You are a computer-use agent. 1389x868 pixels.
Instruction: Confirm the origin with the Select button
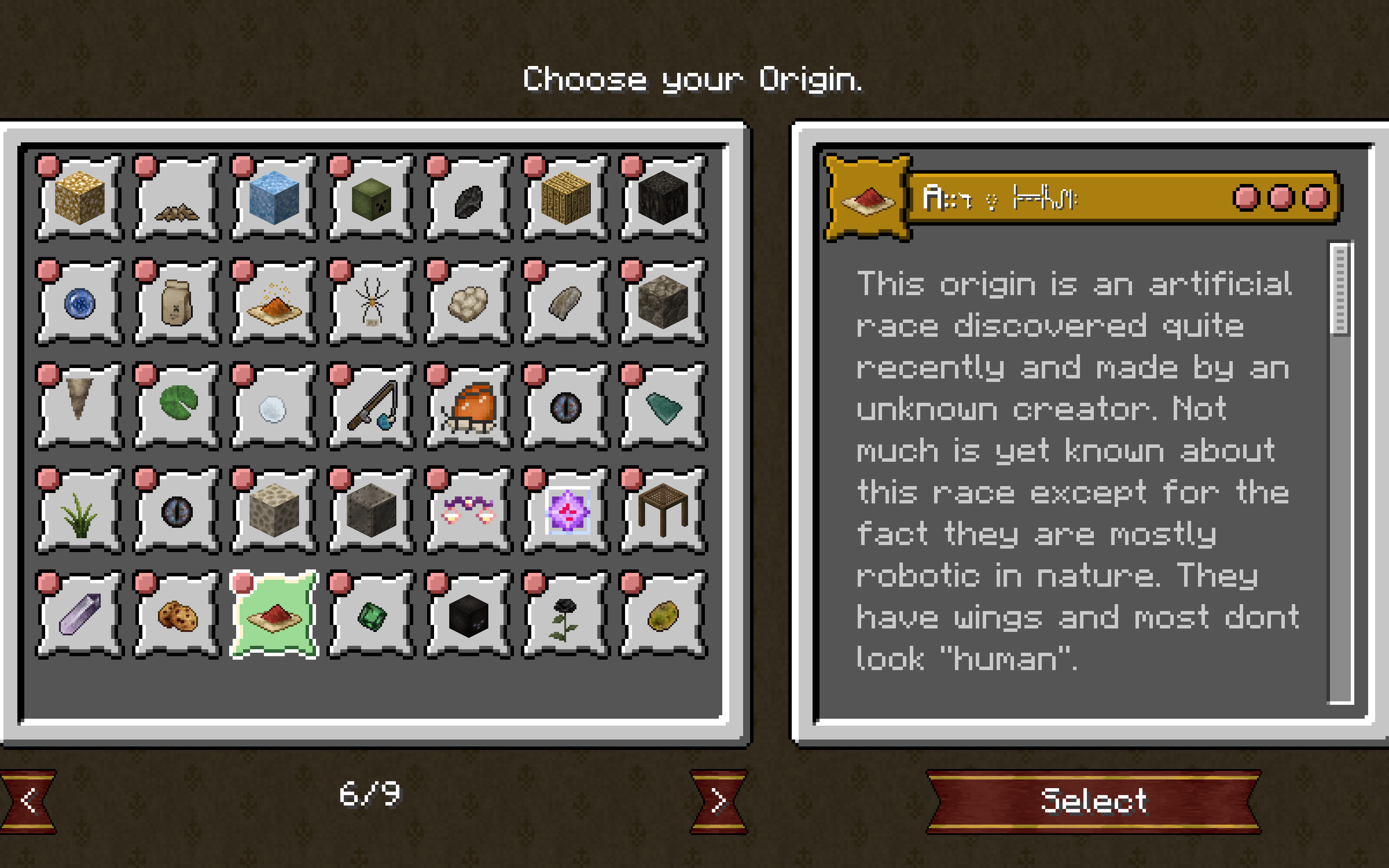[x=1093, y=801]
